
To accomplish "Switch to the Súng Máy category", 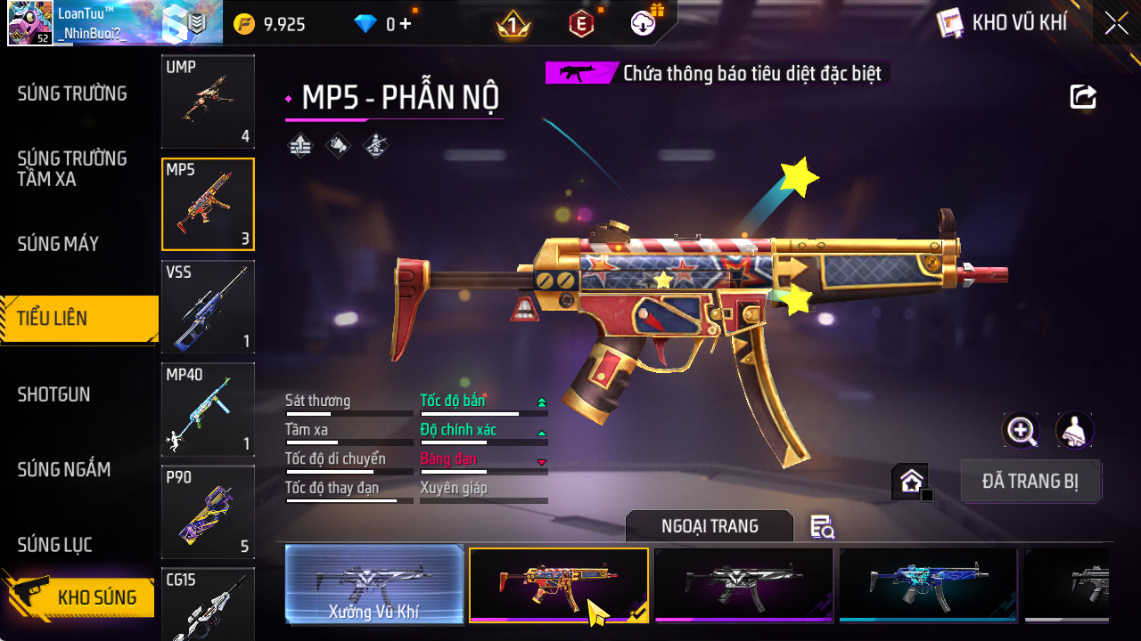I will [58, 244].
